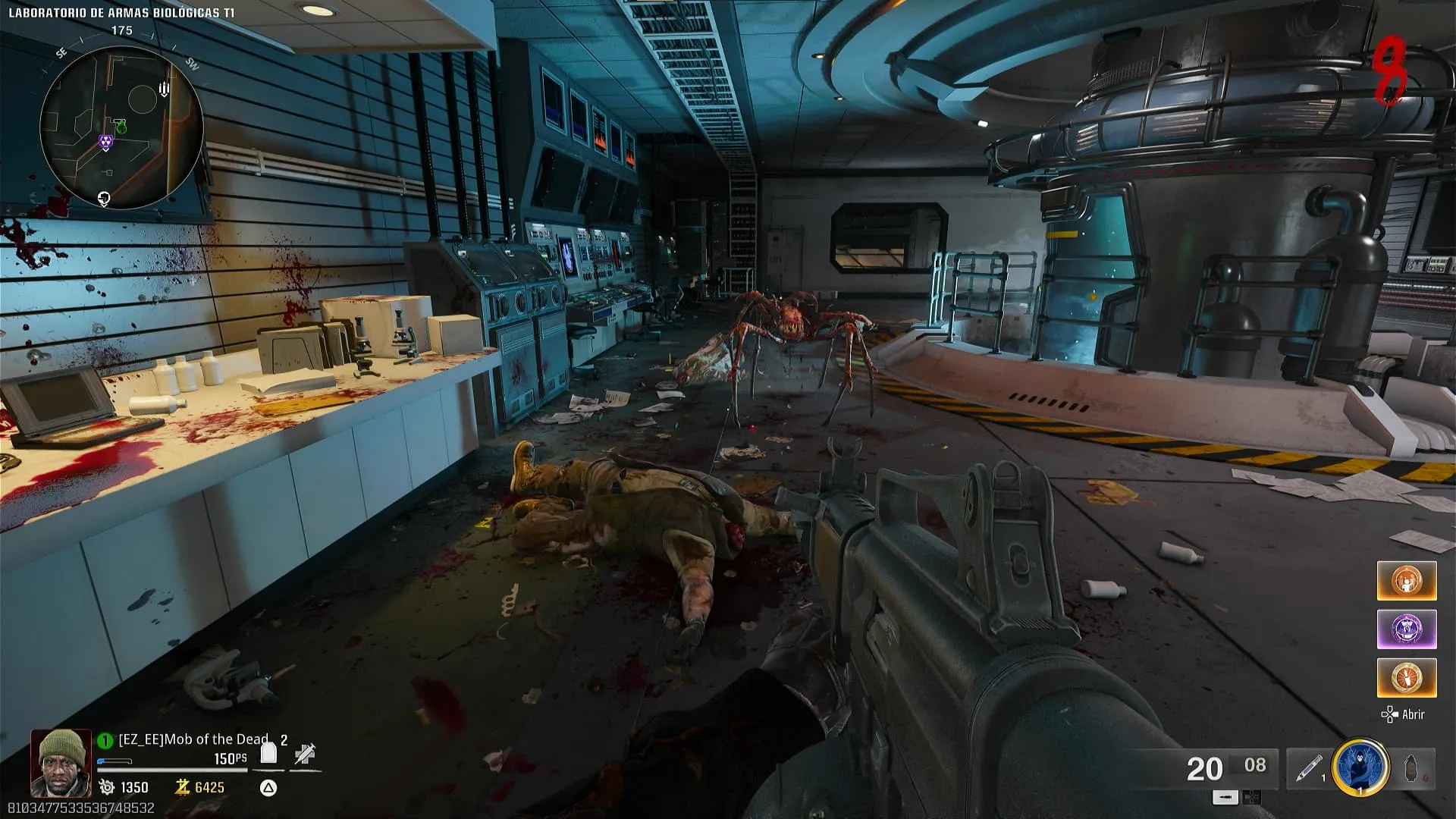Select the purple radiation marker on minimap
Image resolution: width=1456 pixels, height=819 pixels.
(105, 142)
